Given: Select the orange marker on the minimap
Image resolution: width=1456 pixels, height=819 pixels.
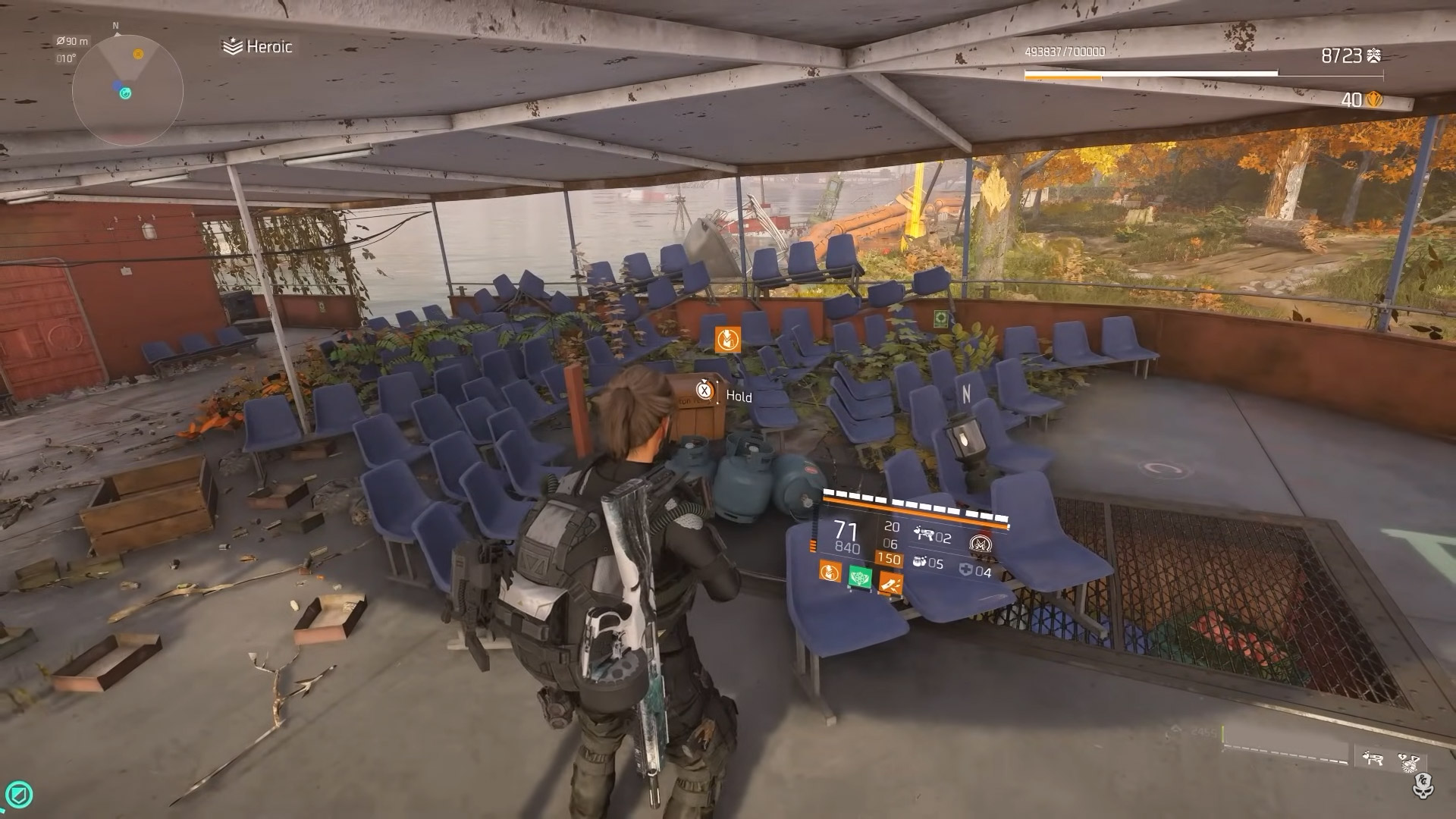Looking at the screenshot, I should (138, 54).
